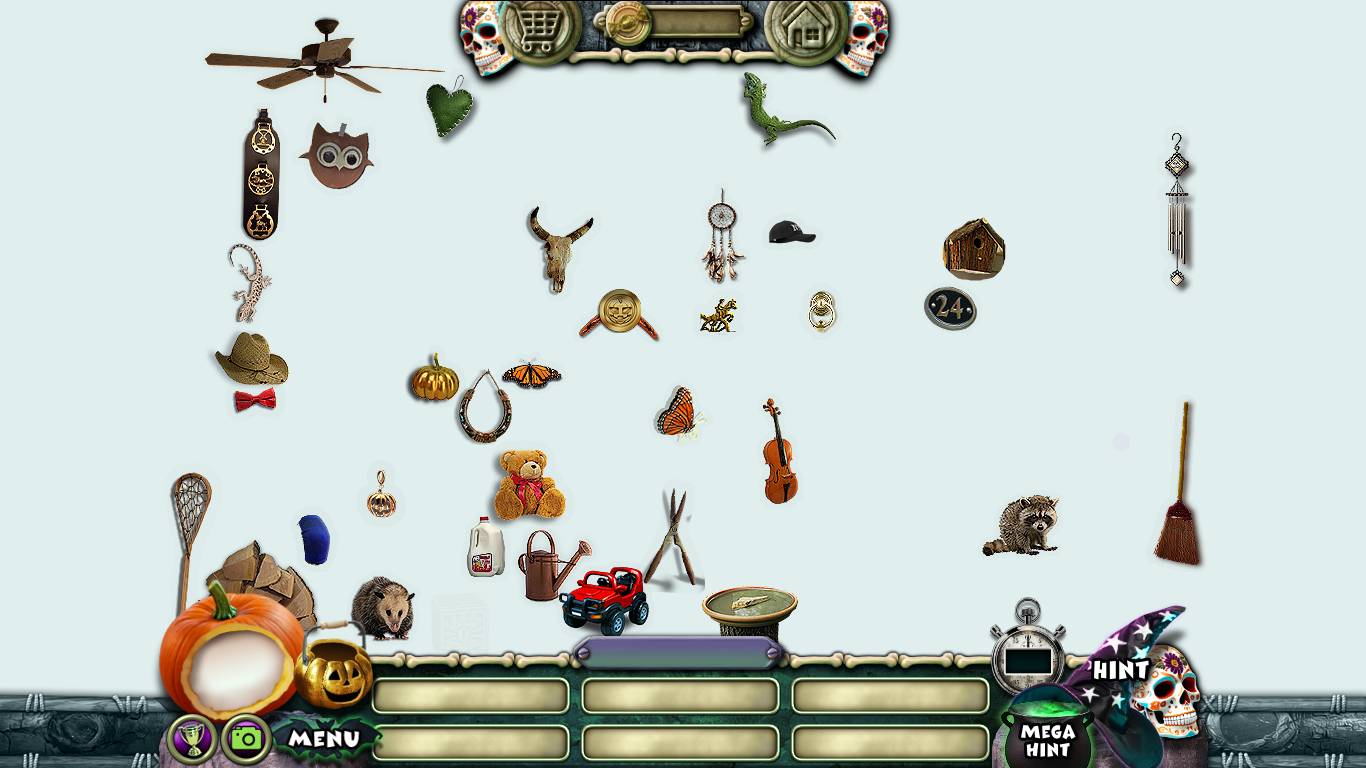
Task: Click the gold candy coin counter icon
Action: click(629, 23)
